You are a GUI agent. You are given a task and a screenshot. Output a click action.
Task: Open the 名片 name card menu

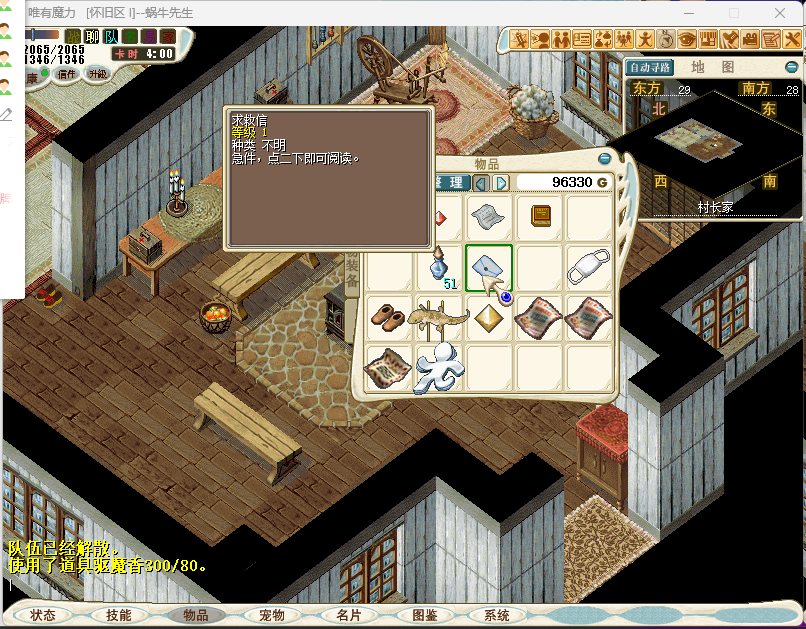click(x=349, y=616)
